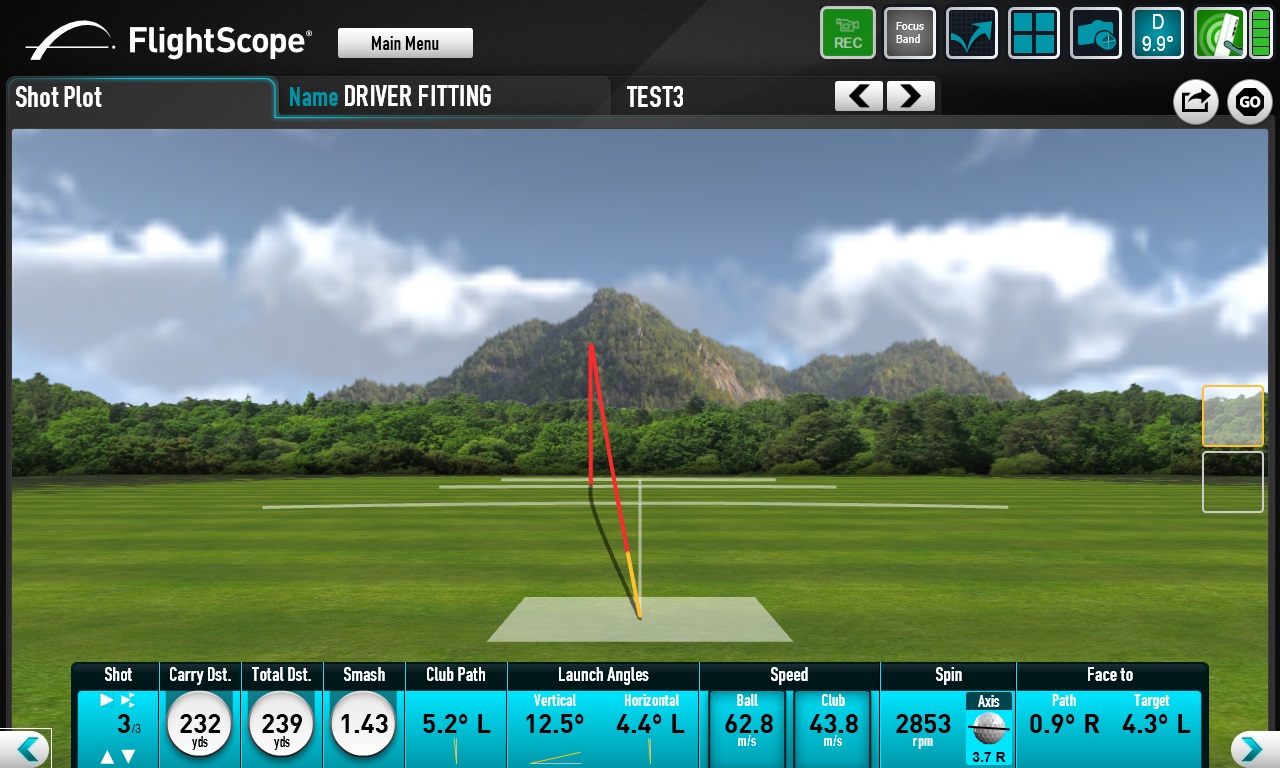Open the trajectory graph view
Screen dimensions: 1280x768
coord(971,33)
